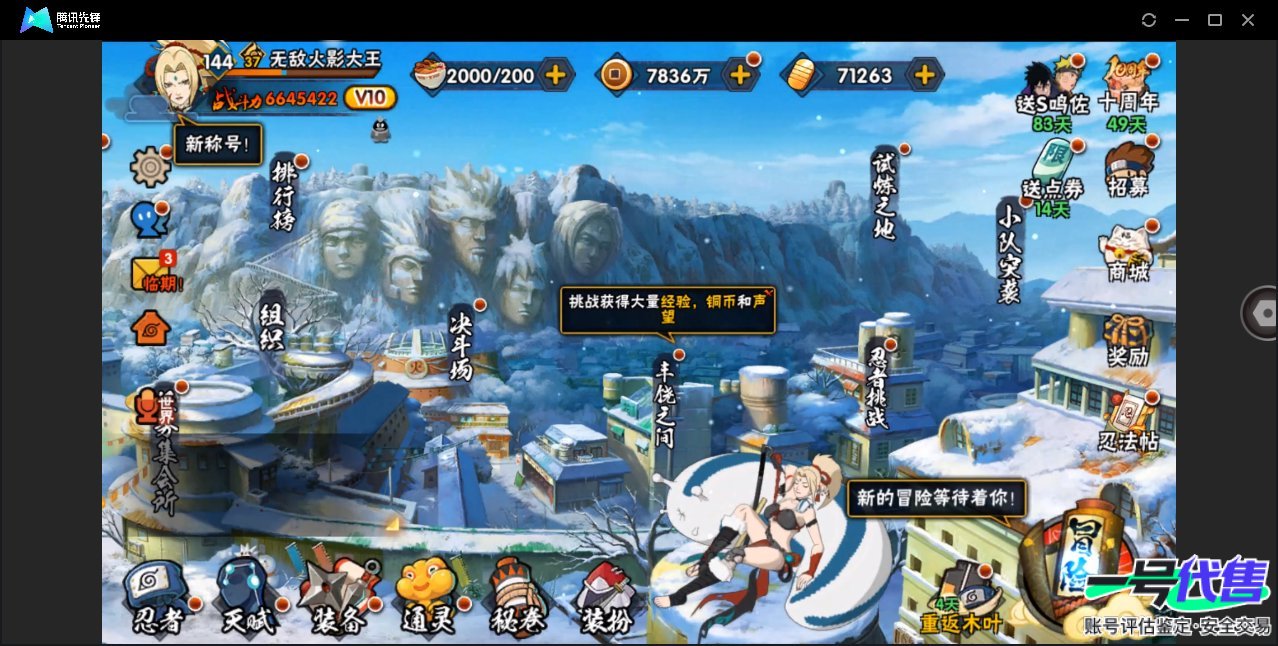Open the 秘卷 secret scroll menu
1278x646 pixels.
point(518,598)
